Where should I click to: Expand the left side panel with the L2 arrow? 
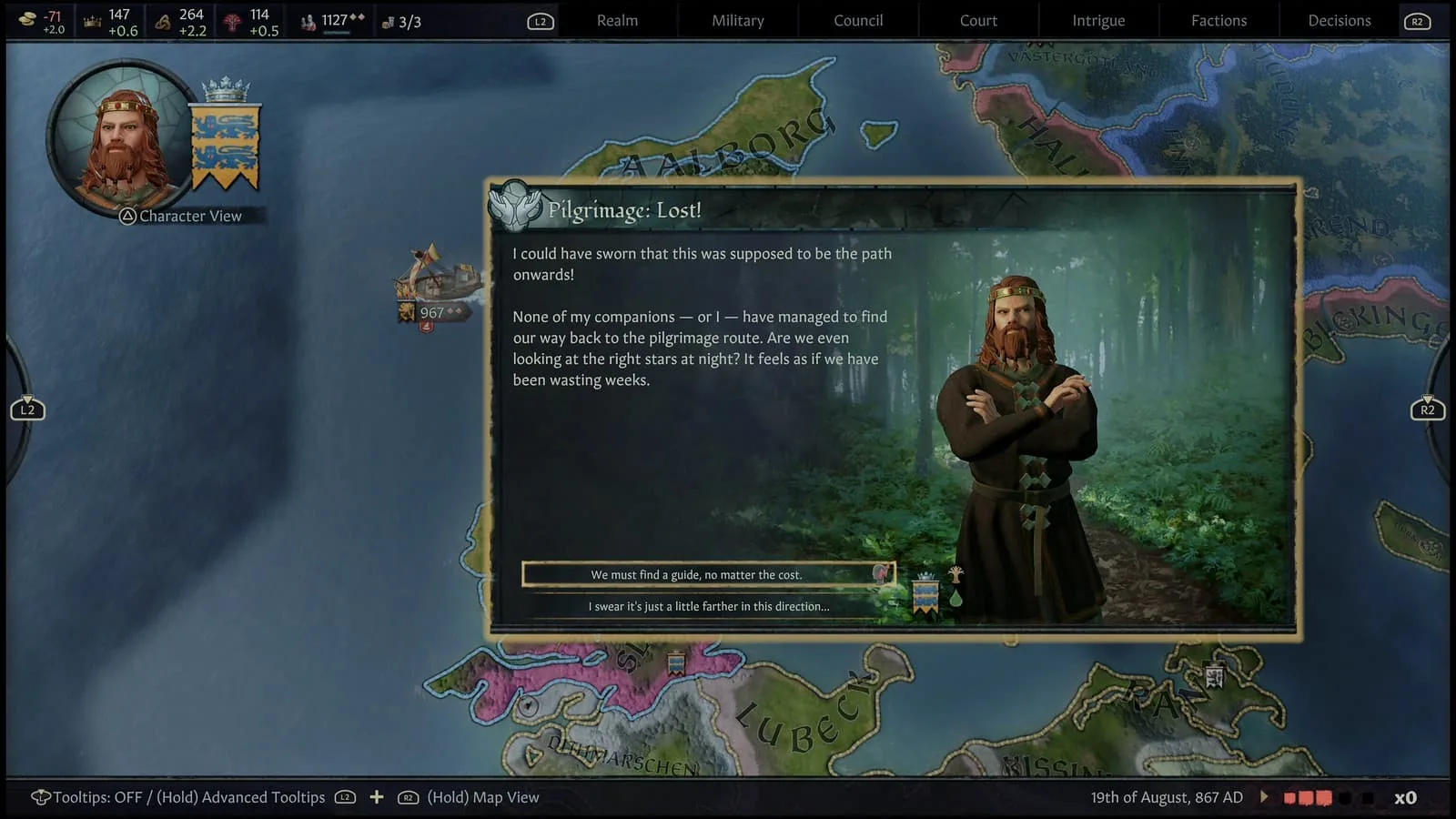(28, 409)
